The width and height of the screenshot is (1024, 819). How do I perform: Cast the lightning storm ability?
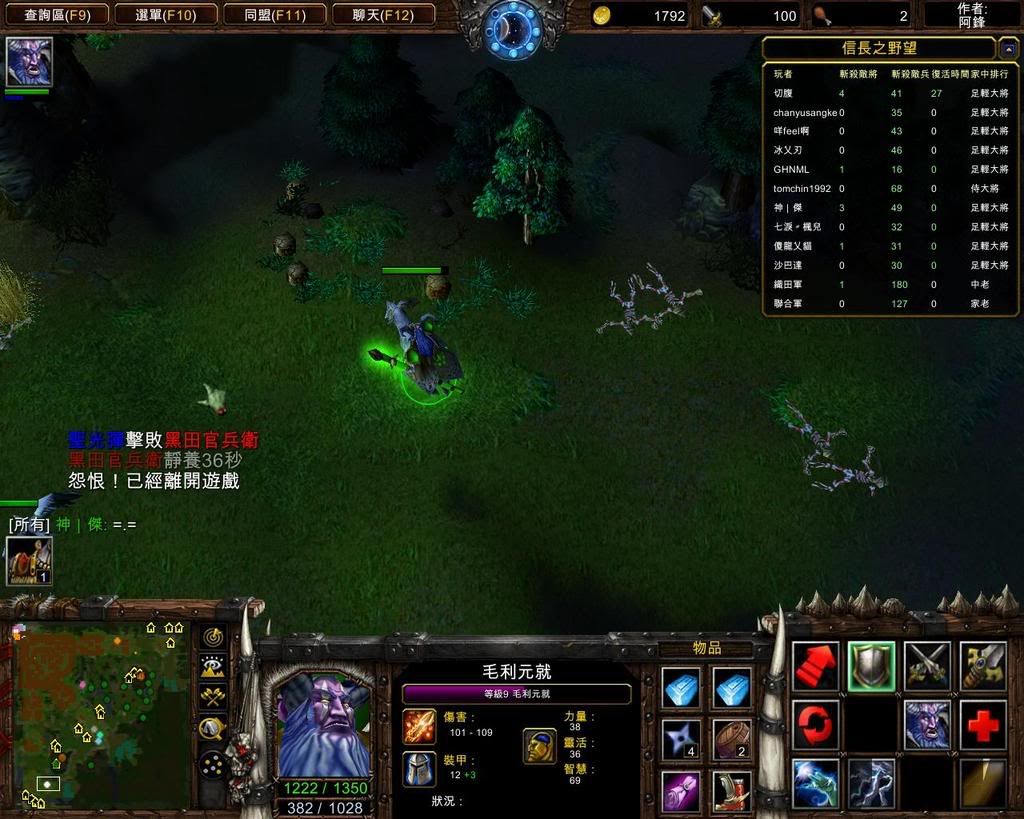click(871, 783)
